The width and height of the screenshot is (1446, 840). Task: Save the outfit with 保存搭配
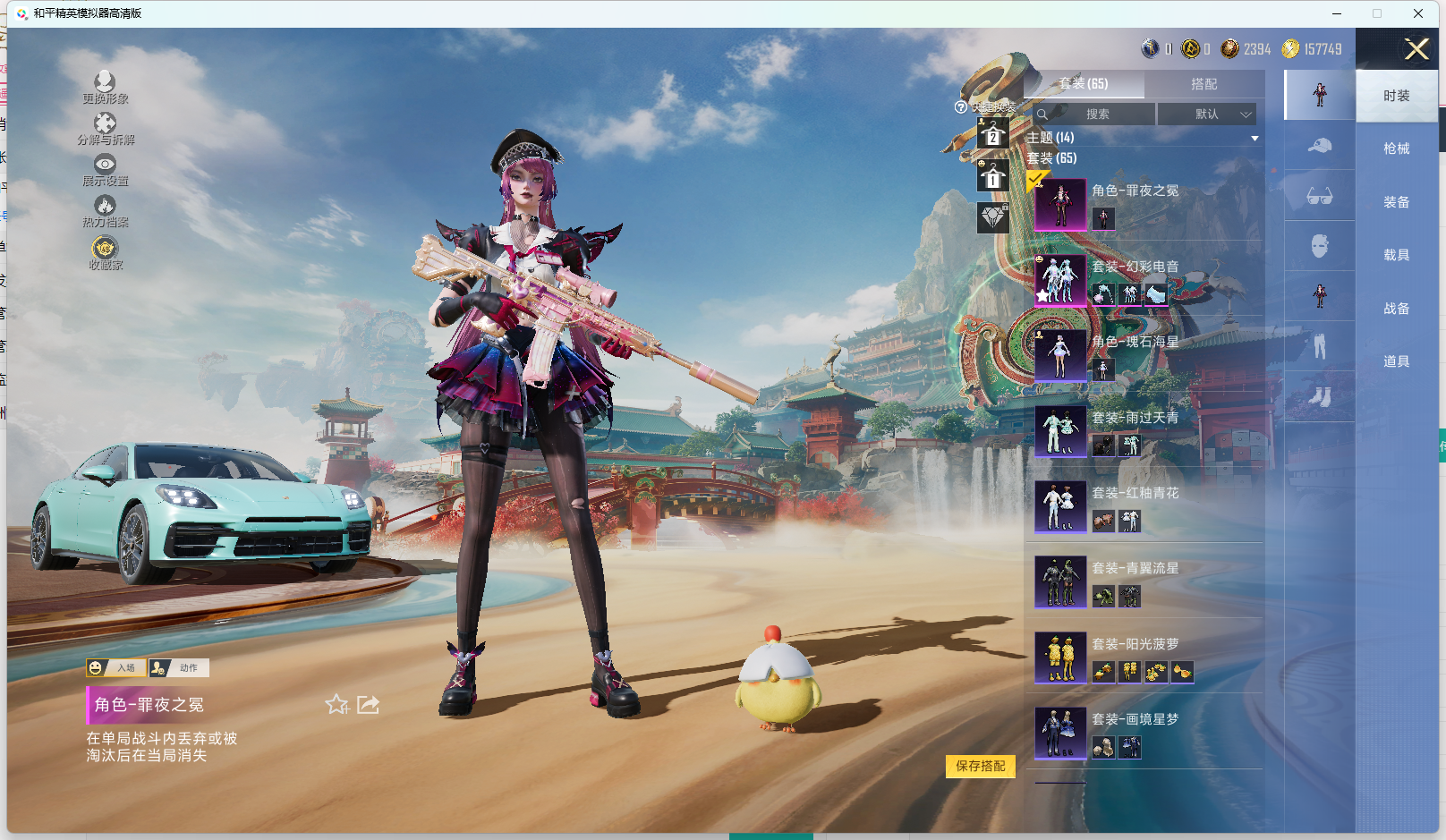pyautogui.click(x=980, y=767)
